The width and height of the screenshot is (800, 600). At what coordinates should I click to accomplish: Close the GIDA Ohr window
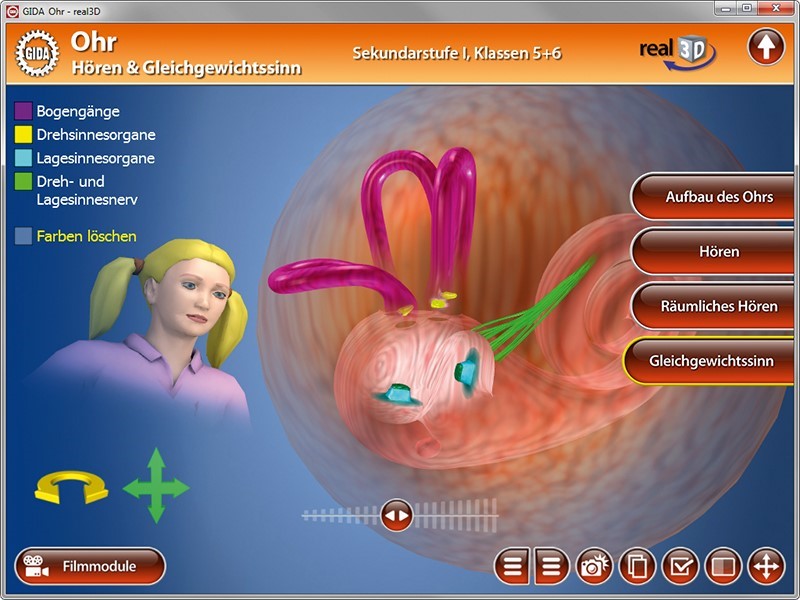click(x=775, y=8)
